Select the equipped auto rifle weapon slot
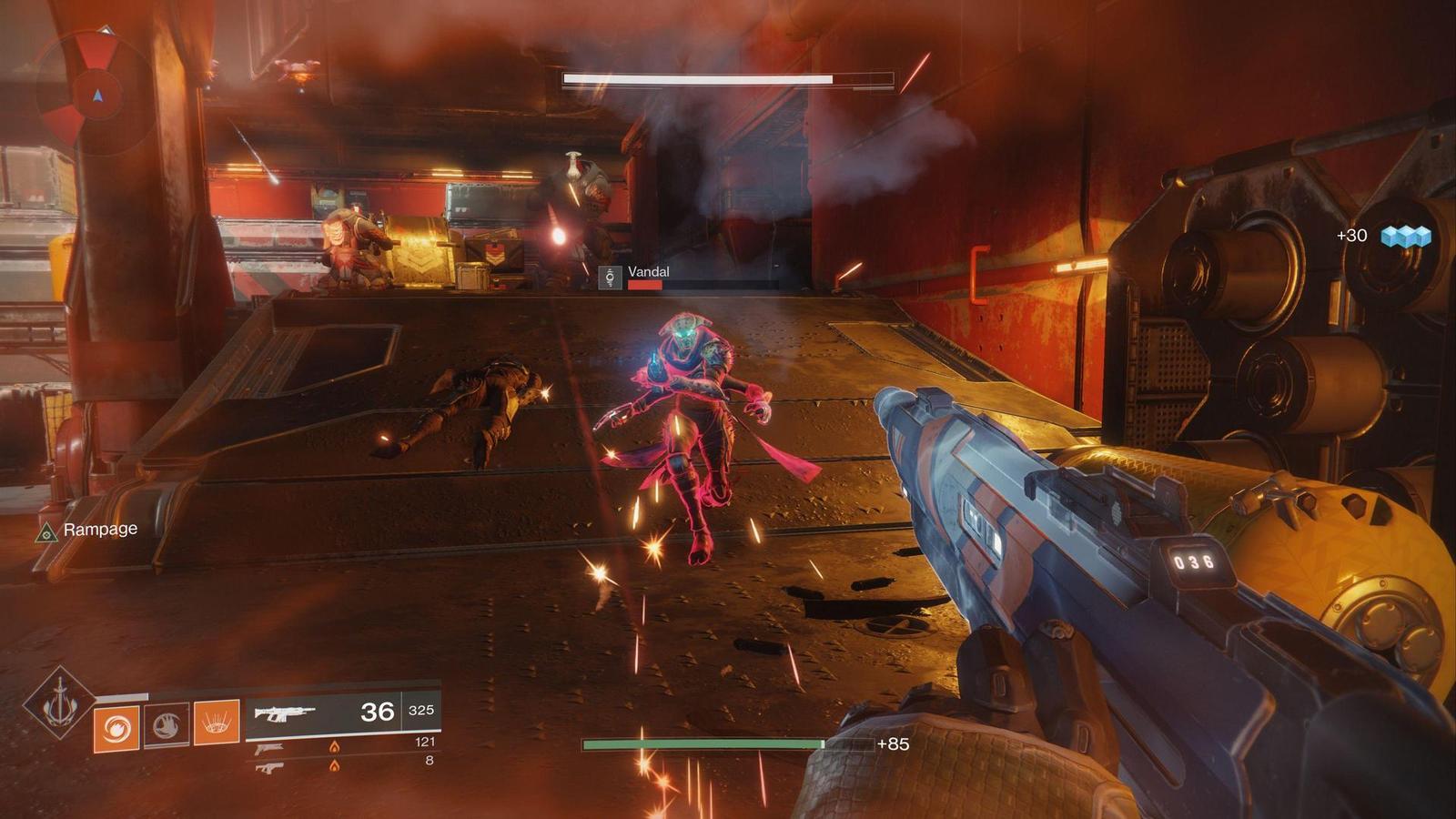This screenshot has width=1456, height=819. [342, 713]
